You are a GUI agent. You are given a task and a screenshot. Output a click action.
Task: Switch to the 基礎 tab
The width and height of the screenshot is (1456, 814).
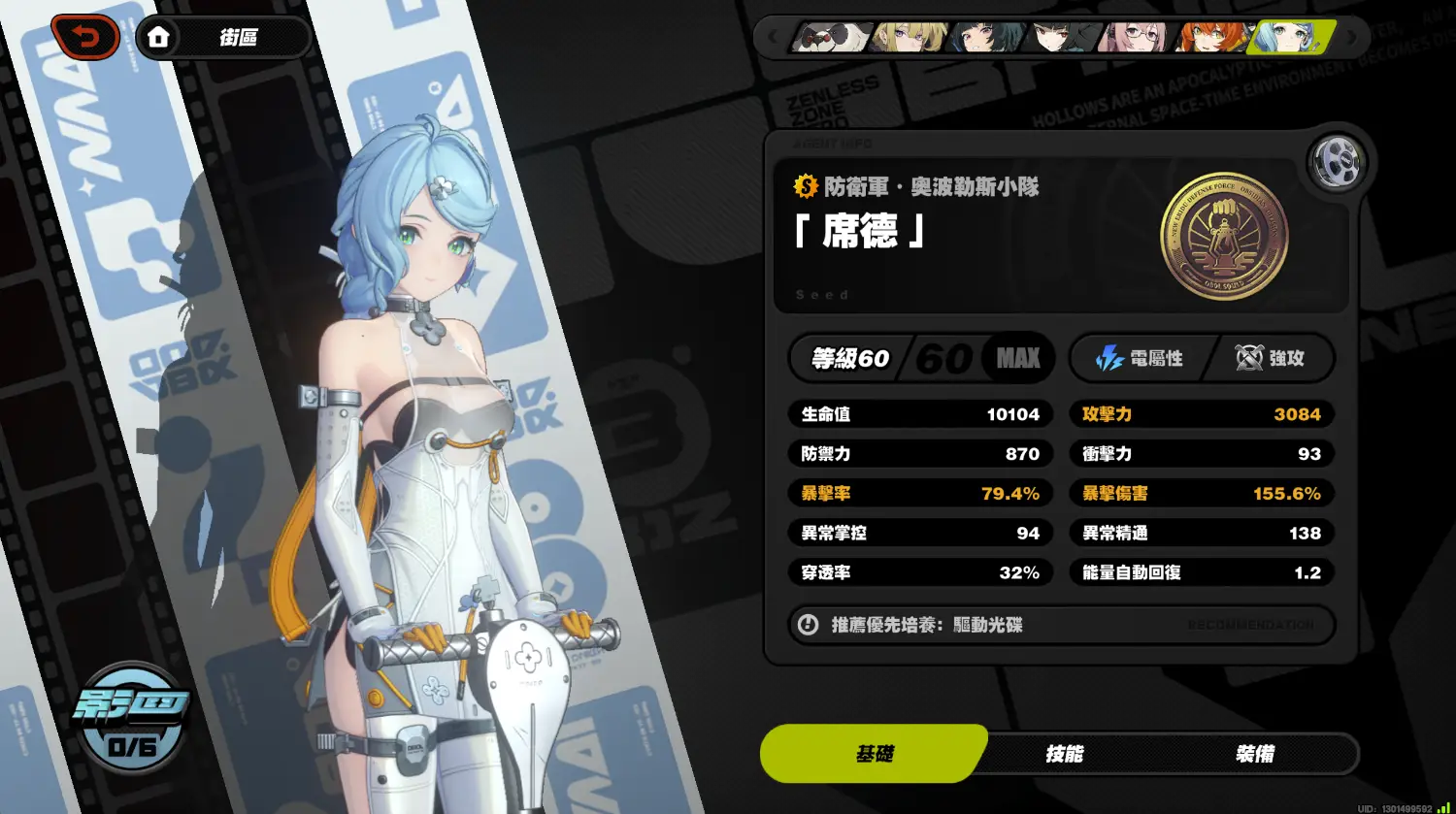point(874,754)
